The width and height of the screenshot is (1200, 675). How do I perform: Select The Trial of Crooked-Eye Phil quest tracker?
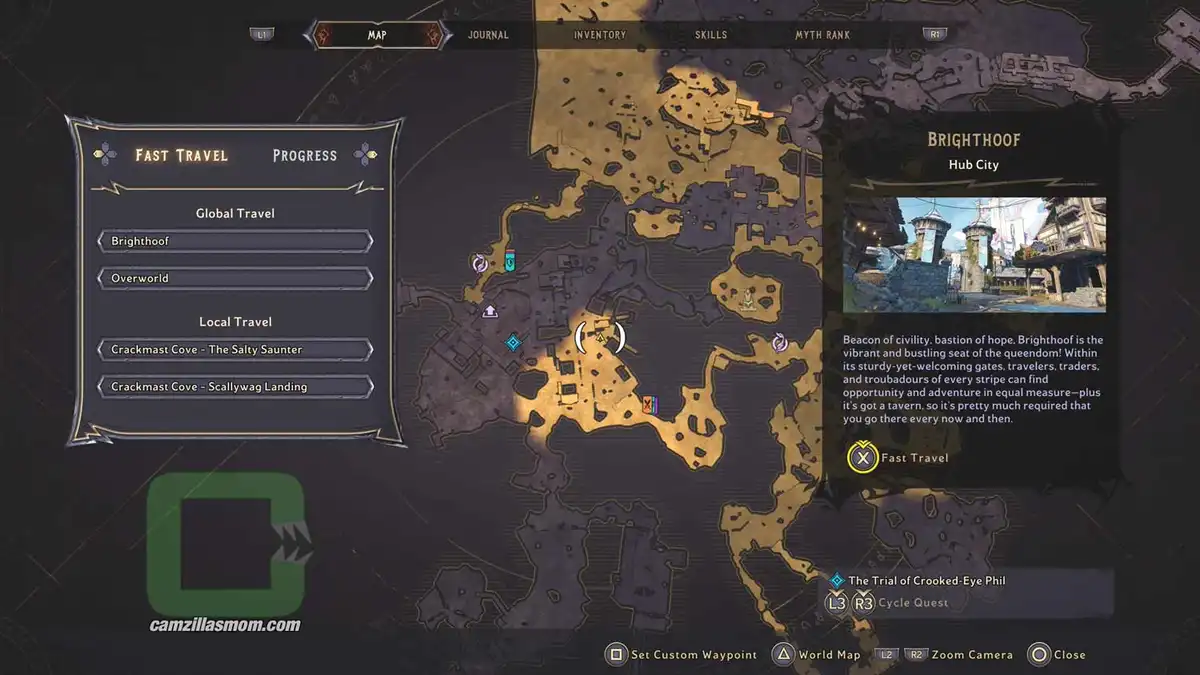coord(926,580)
